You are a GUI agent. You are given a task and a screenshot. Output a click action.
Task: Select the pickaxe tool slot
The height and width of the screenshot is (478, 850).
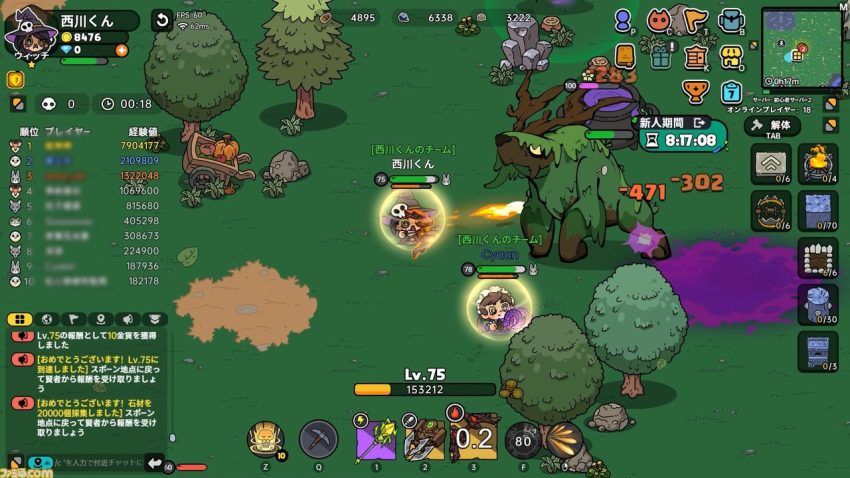click(x=318, y=439)
